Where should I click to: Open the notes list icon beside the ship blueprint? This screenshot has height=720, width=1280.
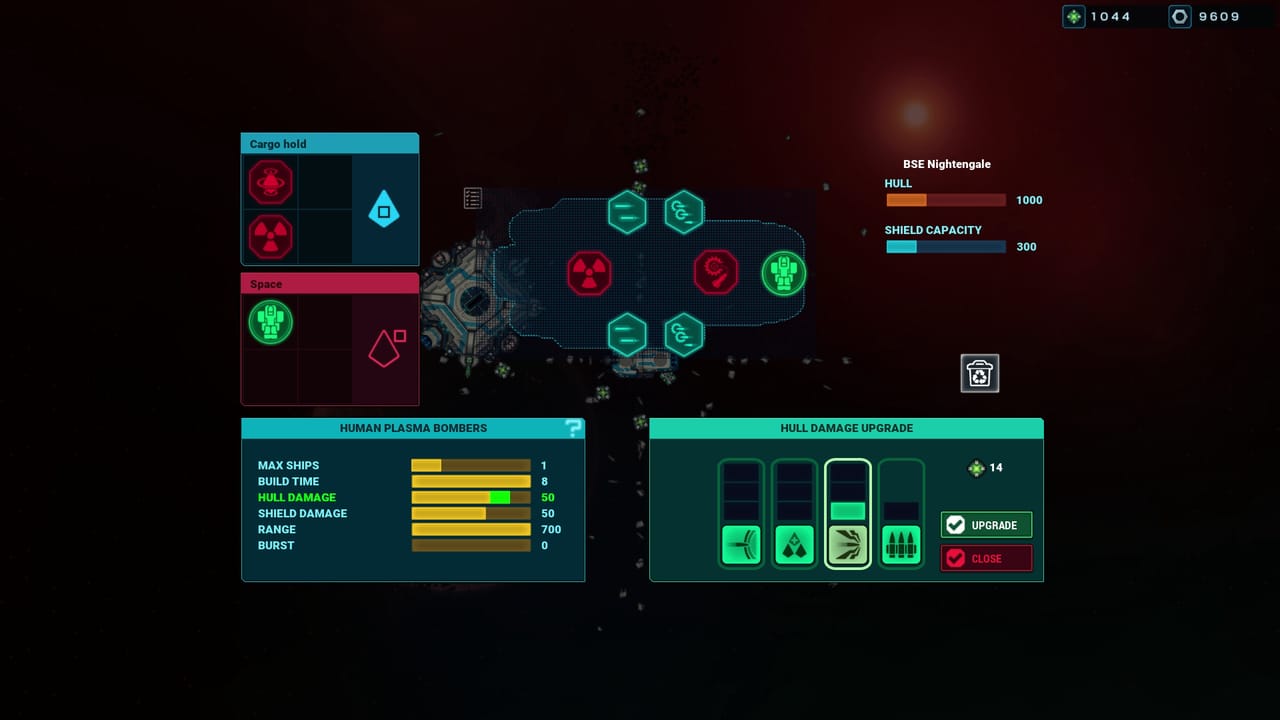tap(471, 198)
